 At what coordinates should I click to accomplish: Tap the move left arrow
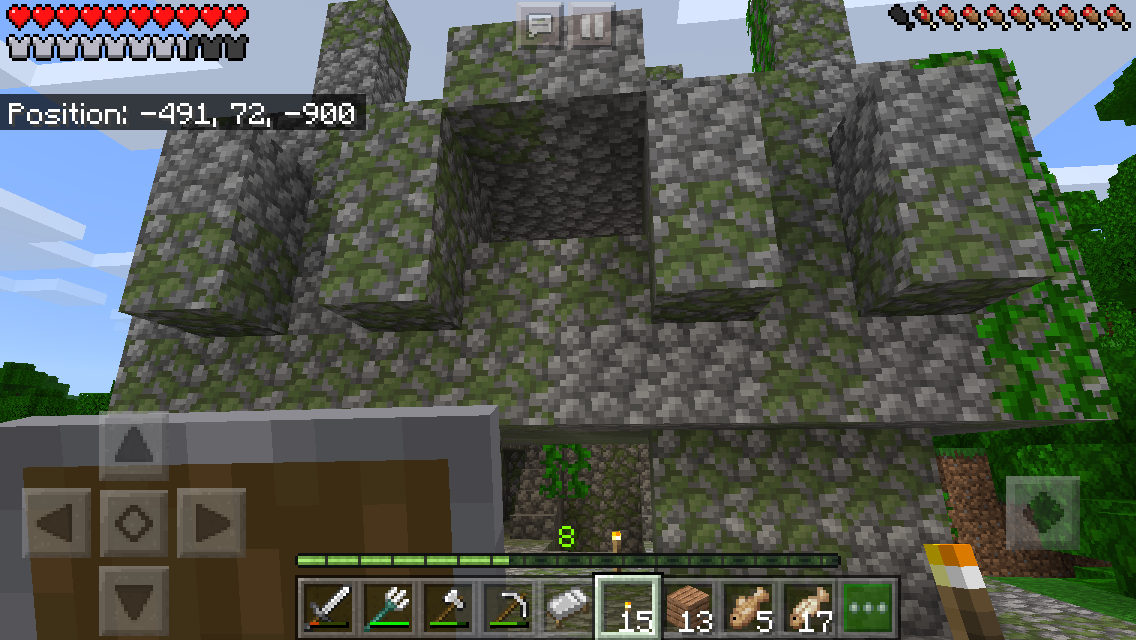58,522
